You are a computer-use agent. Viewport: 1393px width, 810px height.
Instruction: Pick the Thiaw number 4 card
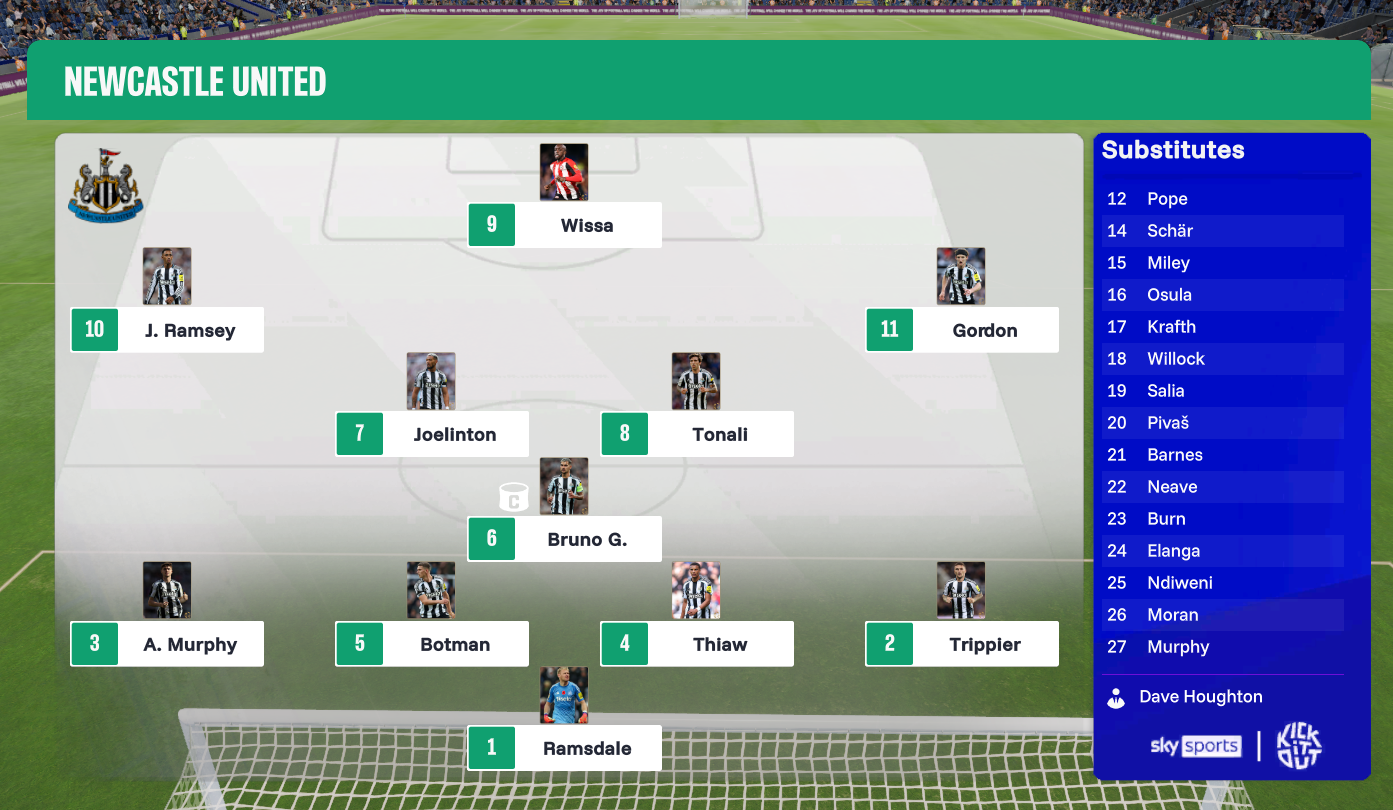point(697,644)
